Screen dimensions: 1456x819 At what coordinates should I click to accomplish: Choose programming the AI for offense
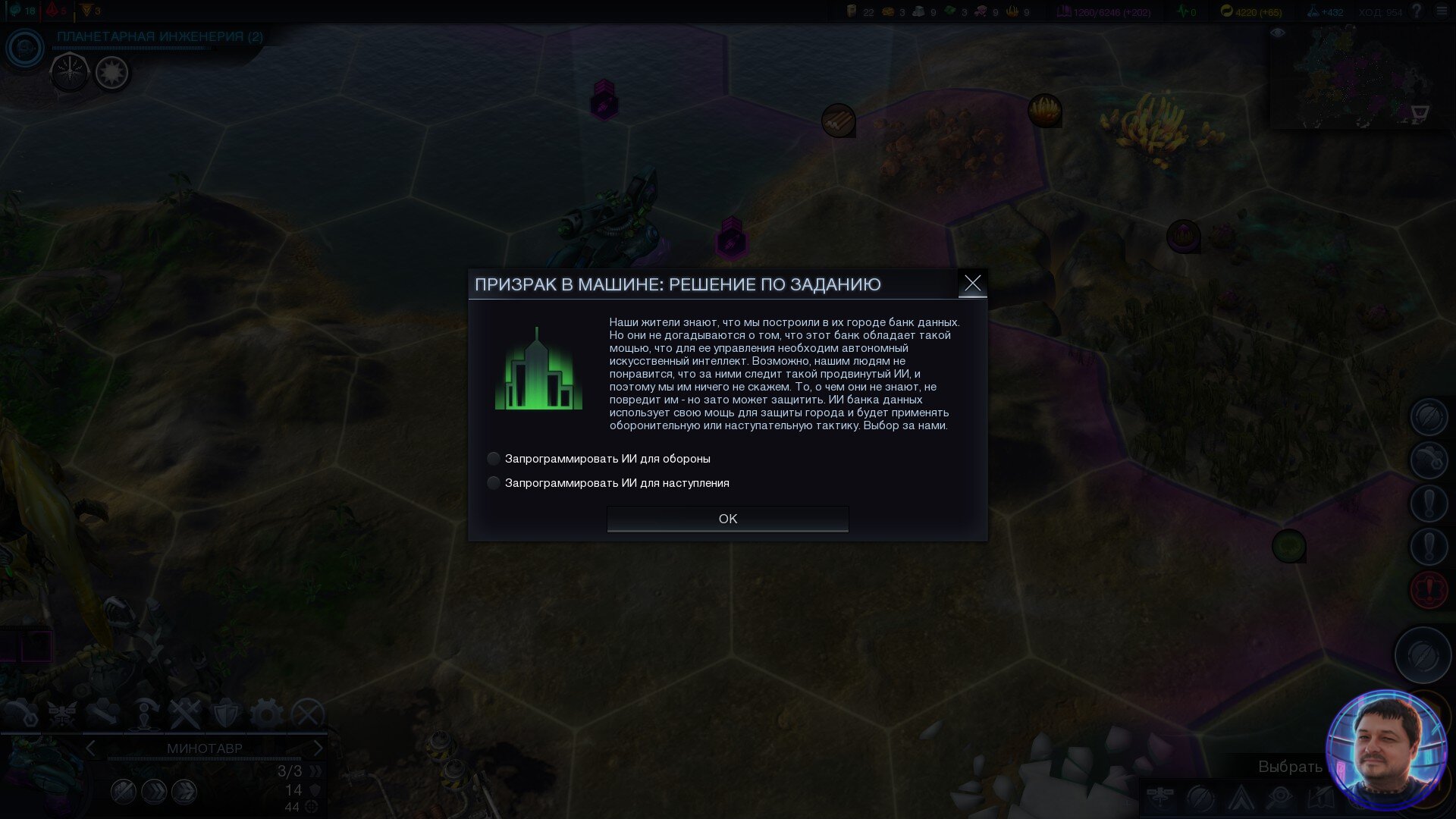click(494, 483)
